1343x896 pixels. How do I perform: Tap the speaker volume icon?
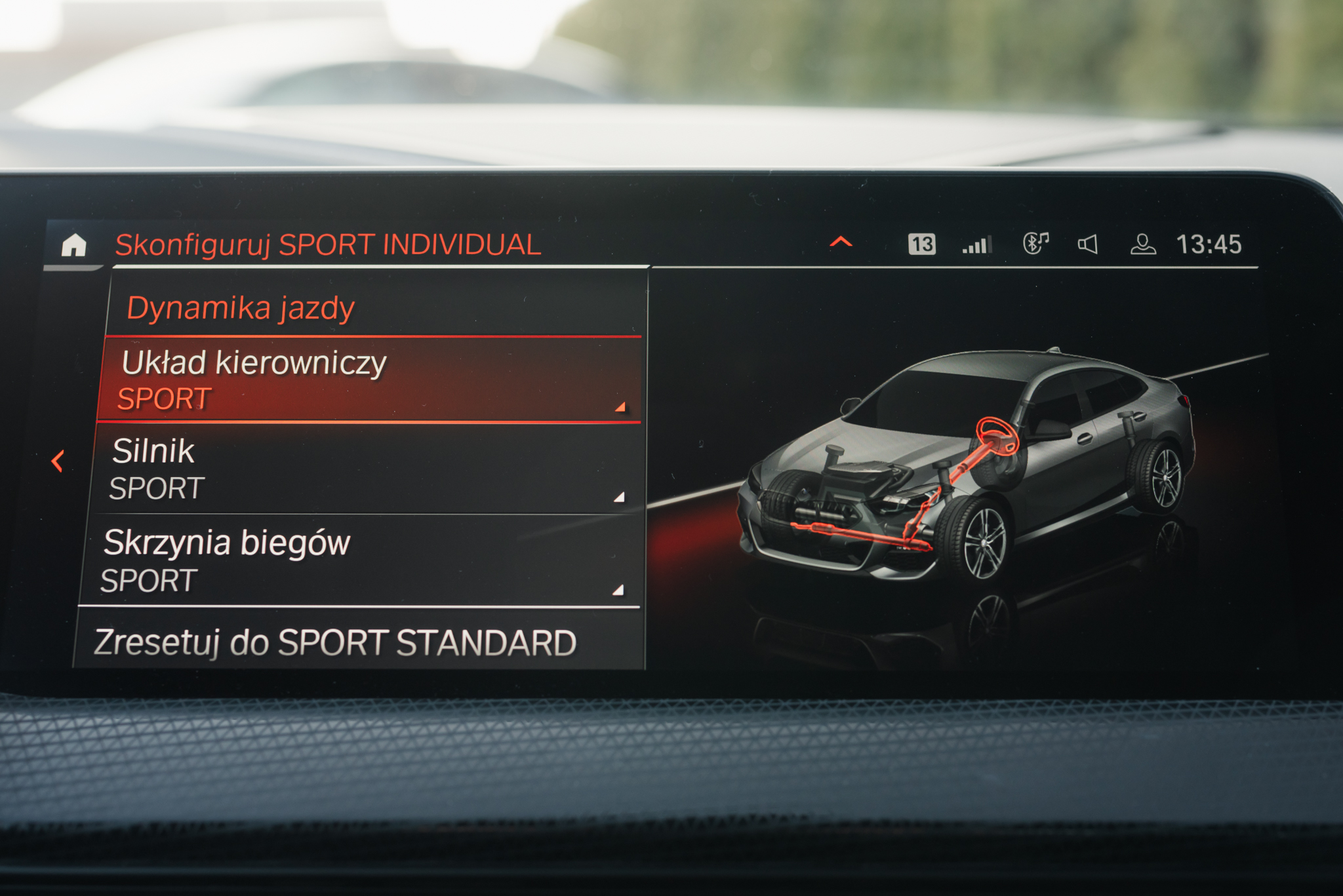pyautogui.click(x=1088, y=244)
